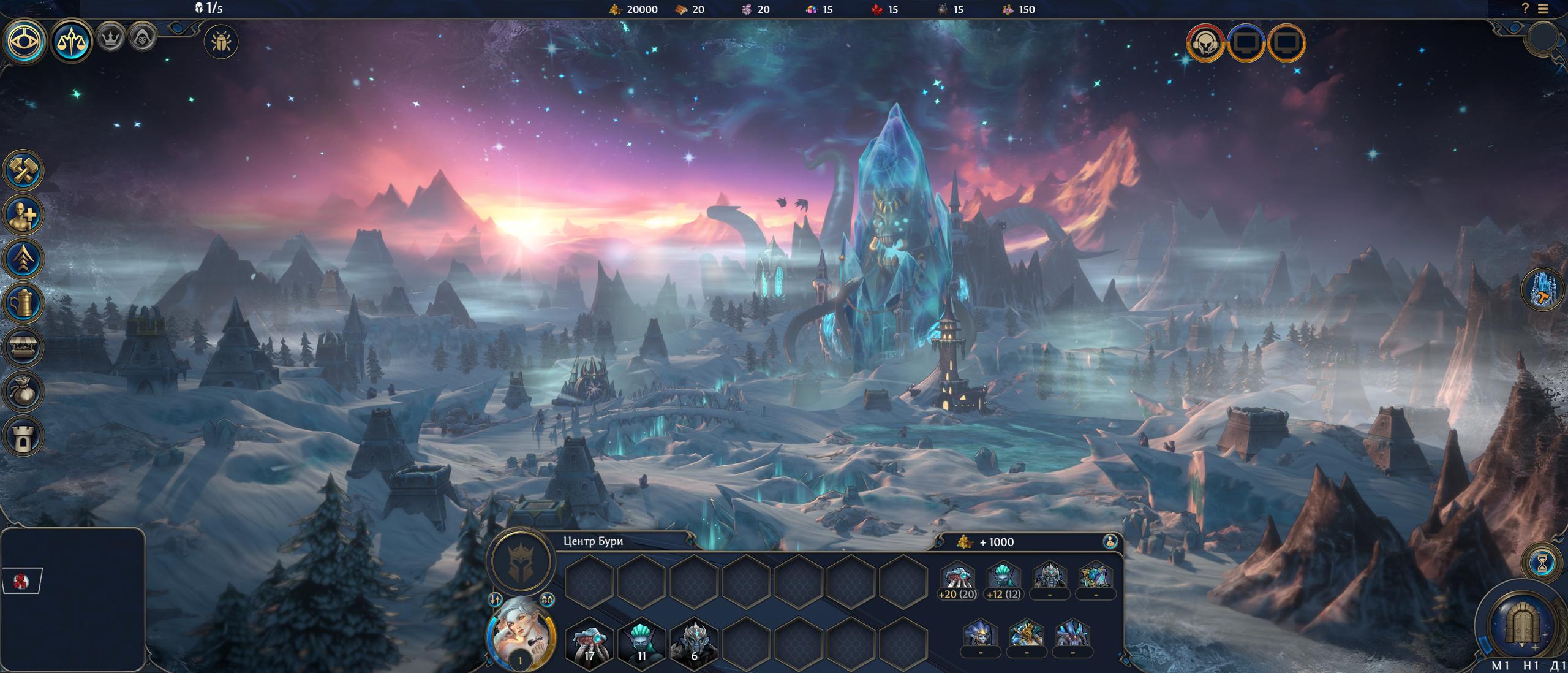The height and width of the screenshot is (673, 1568).
Task: Select the hero portrait with white hair
Action: 520,634
